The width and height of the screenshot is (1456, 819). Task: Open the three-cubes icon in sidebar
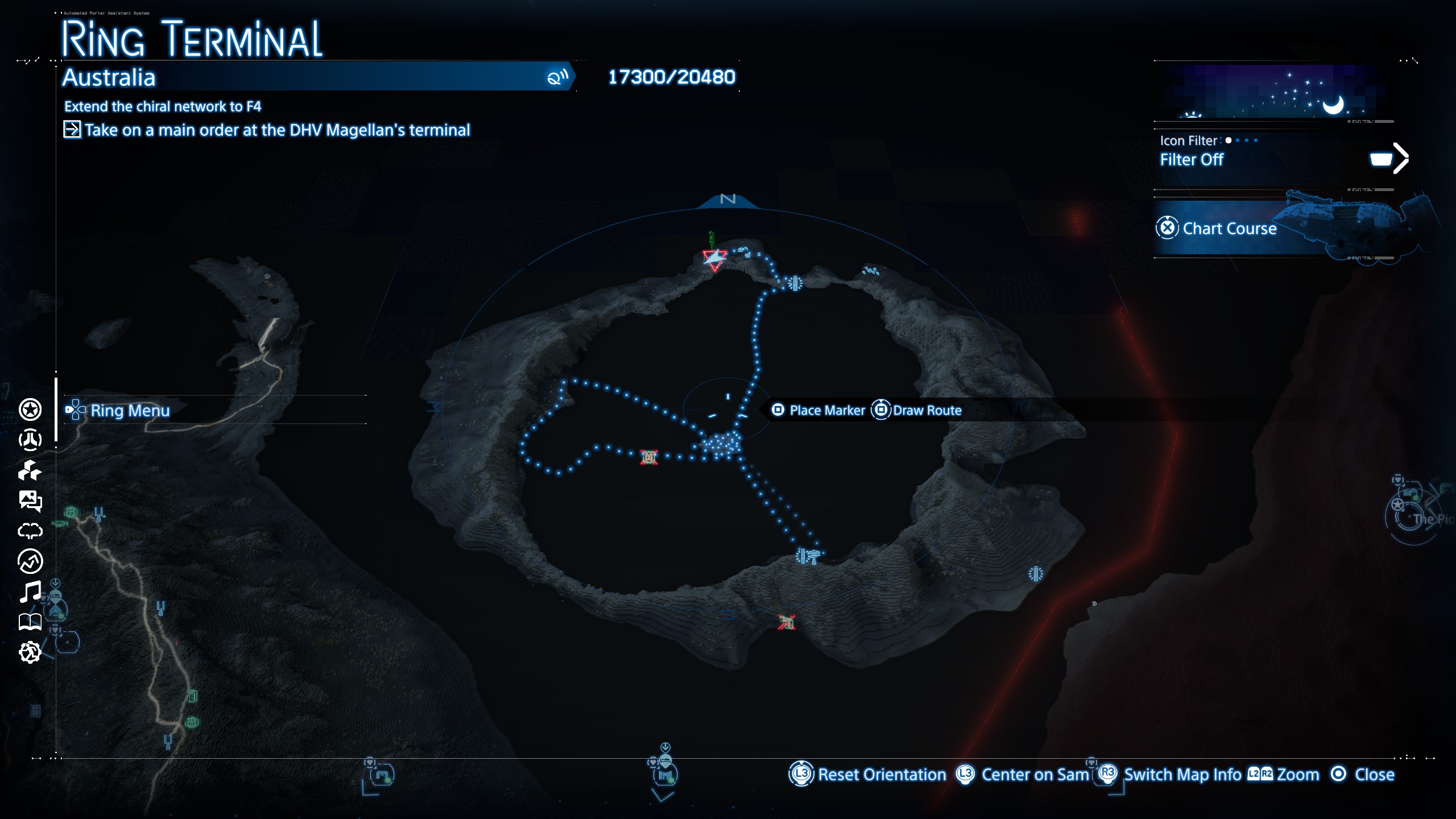point(30,470)
